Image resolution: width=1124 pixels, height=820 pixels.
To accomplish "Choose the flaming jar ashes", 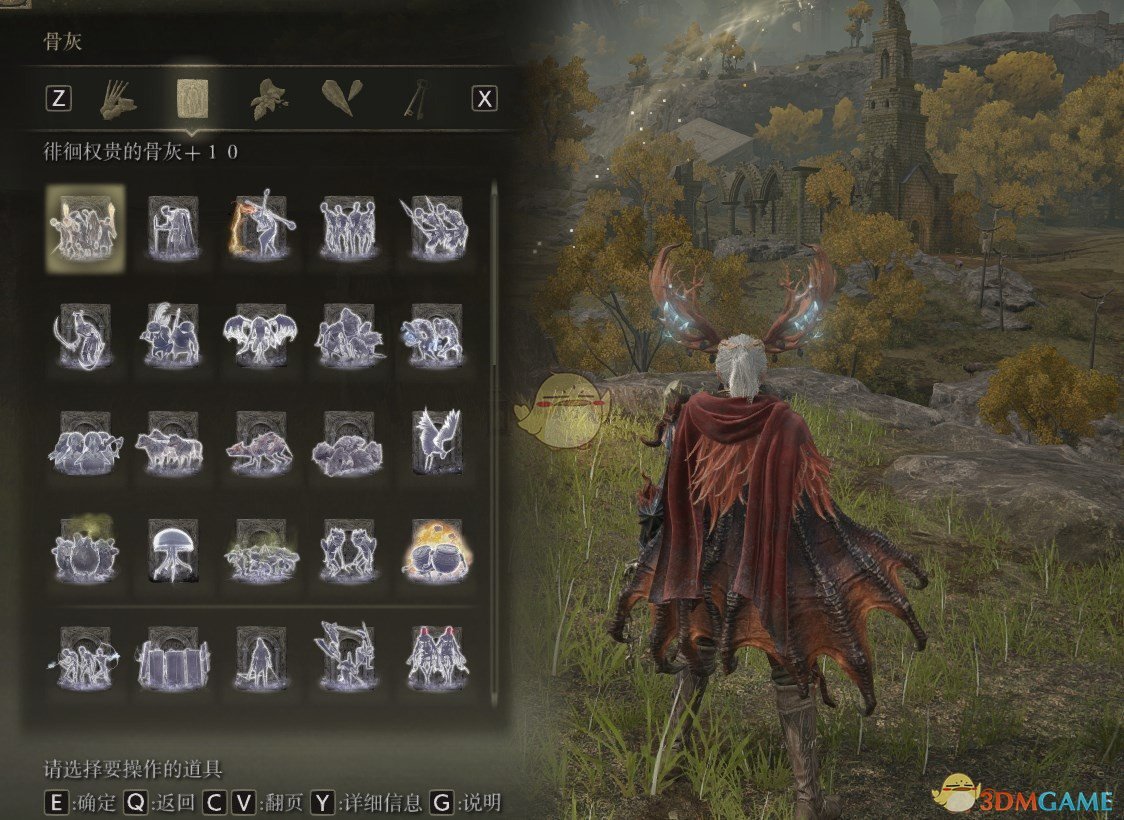I will (436, 550).
